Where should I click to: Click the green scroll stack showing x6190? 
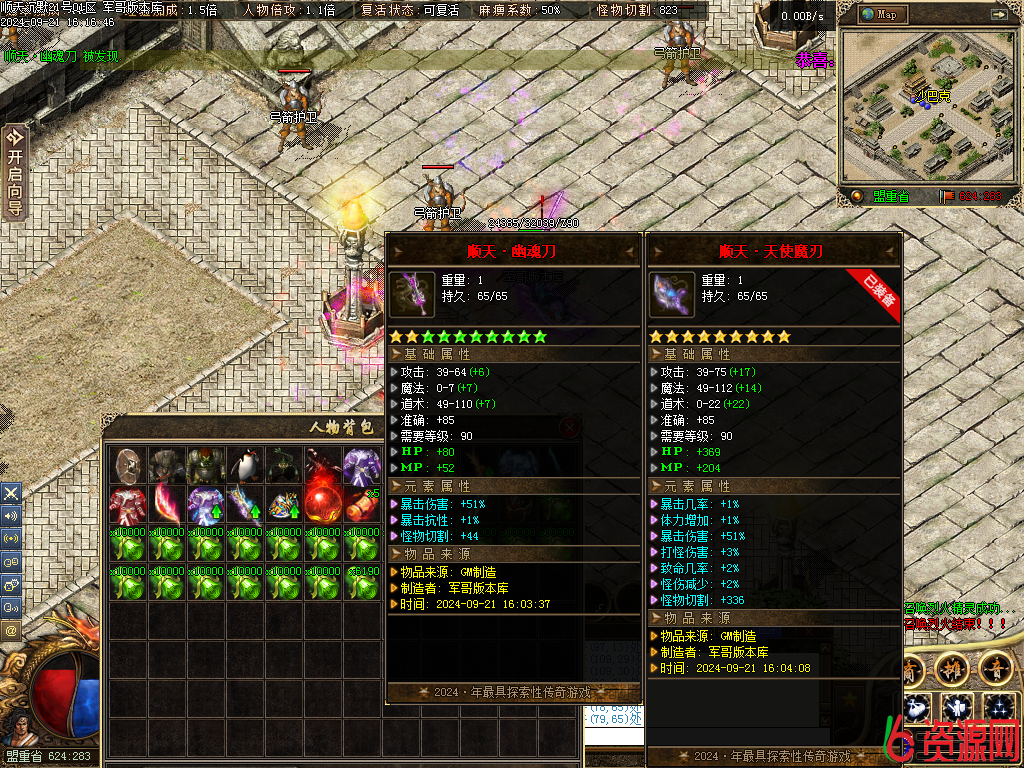362,582
